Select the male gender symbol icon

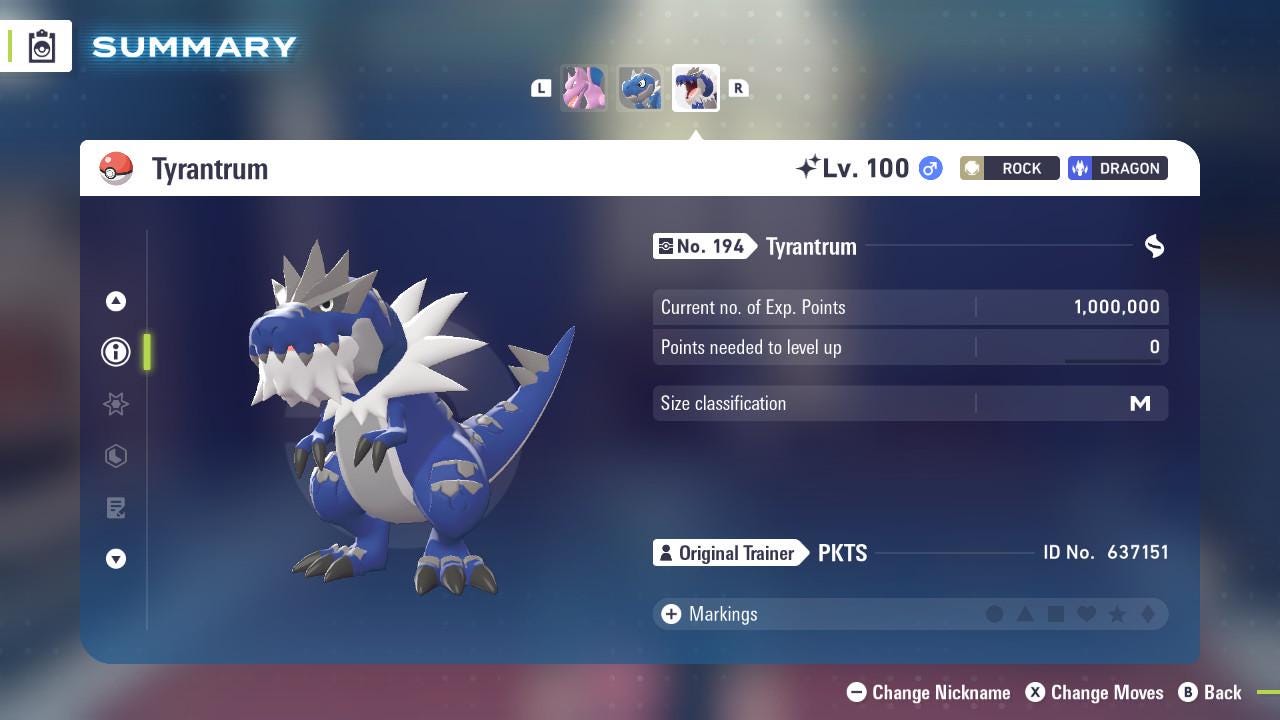click(x=928, y=169)
